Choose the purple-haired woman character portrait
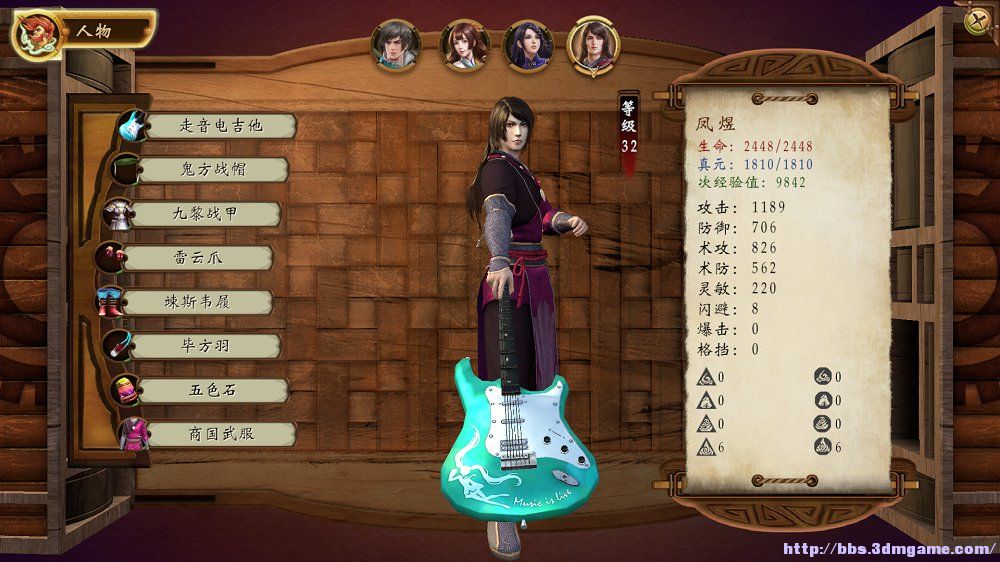Image resolution: width=1000 pixels, height=562 pixels. point(529,45)
